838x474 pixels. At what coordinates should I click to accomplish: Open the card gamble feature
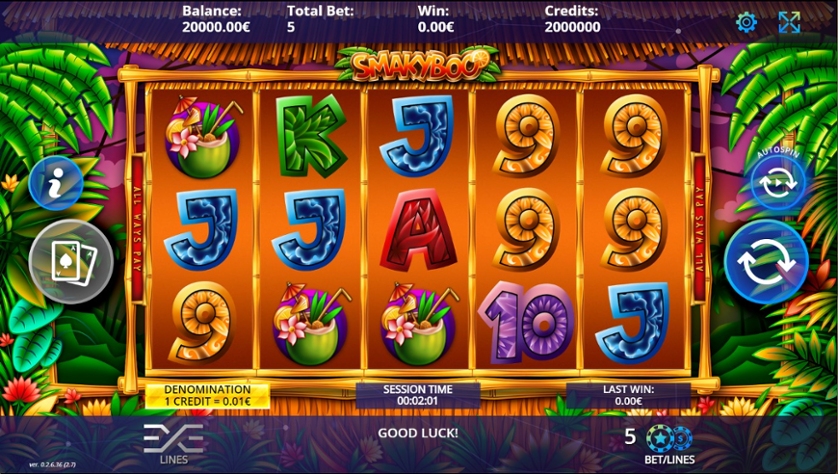tap(71, 260)
